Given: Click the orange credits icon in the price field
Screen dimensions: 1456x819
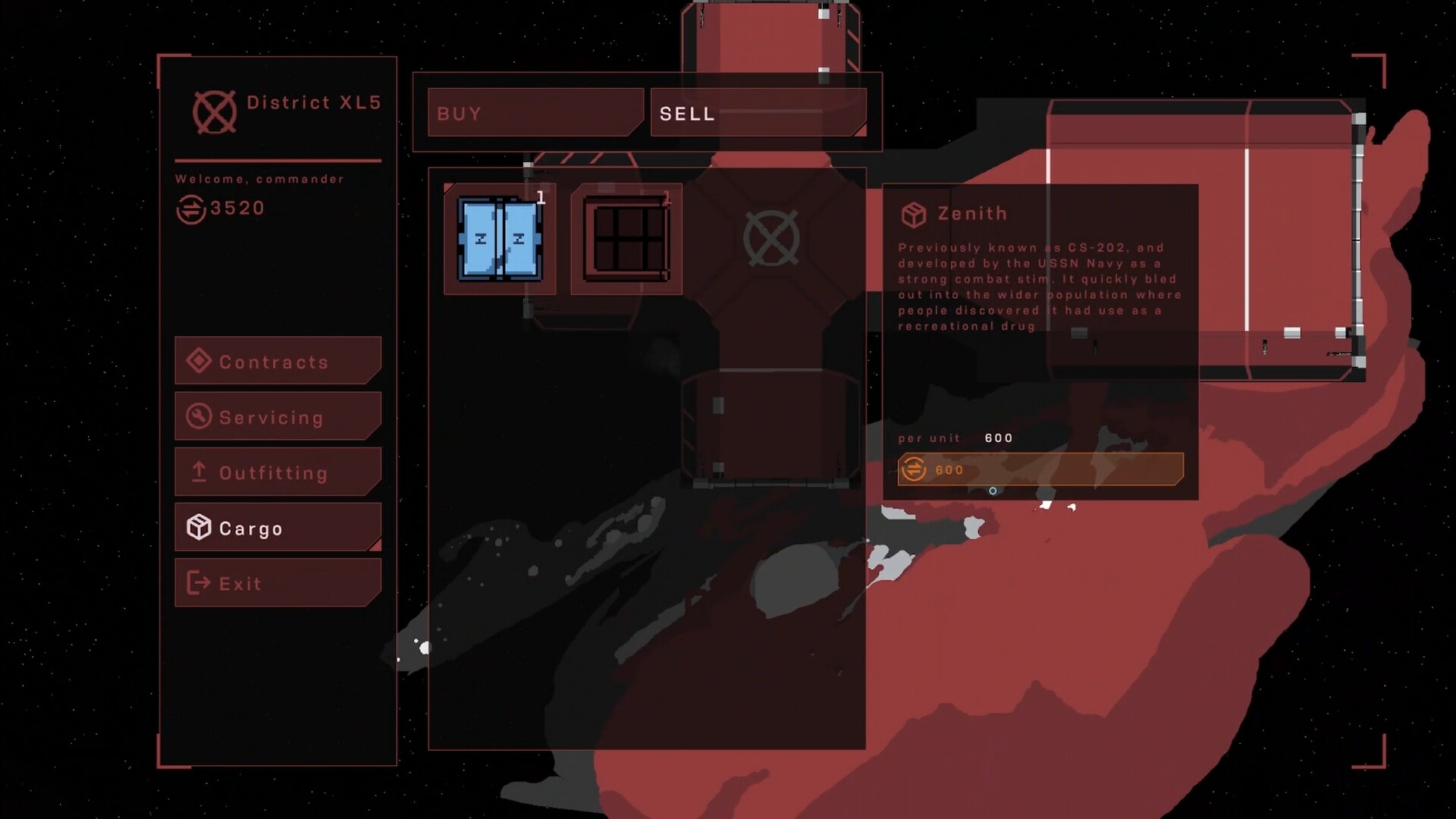Looking at the screenshot, I should (x=914, y=470).
